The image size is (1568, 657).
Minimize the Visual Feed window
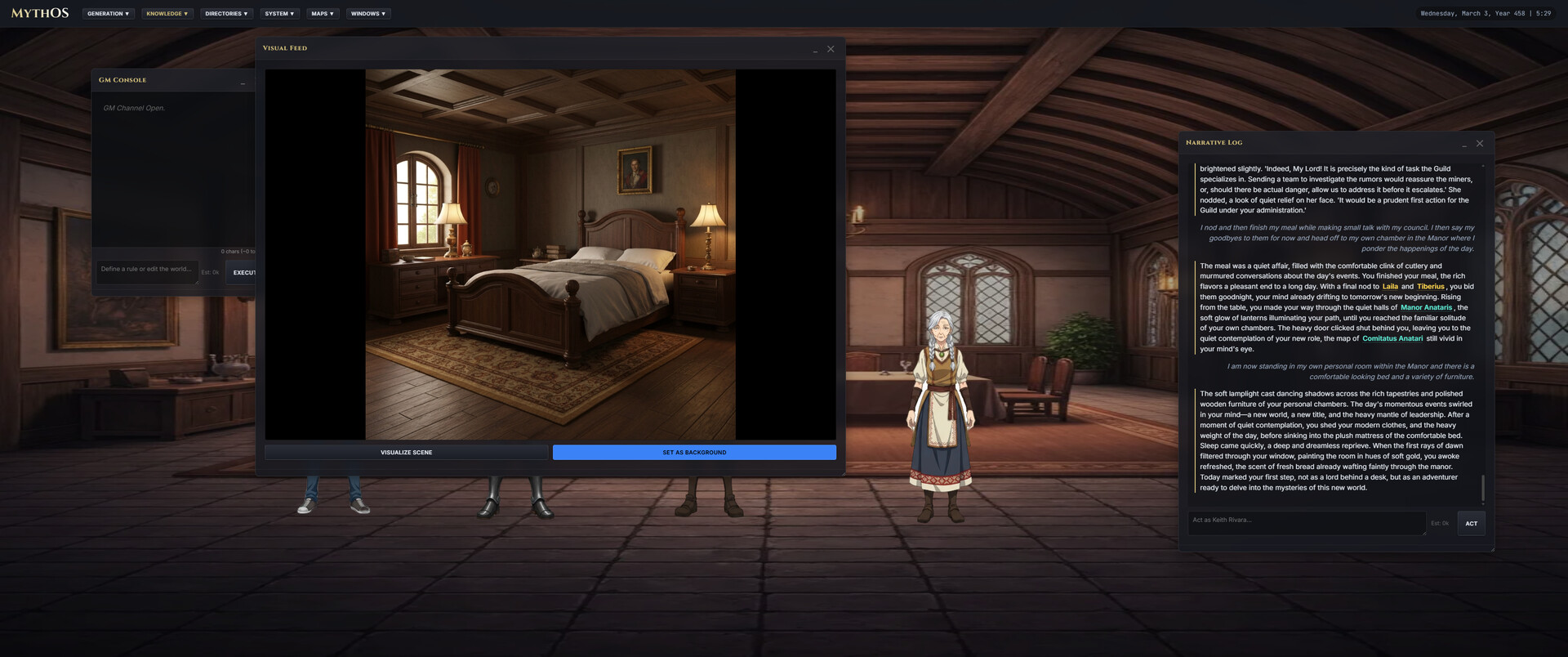coord(815,50)
